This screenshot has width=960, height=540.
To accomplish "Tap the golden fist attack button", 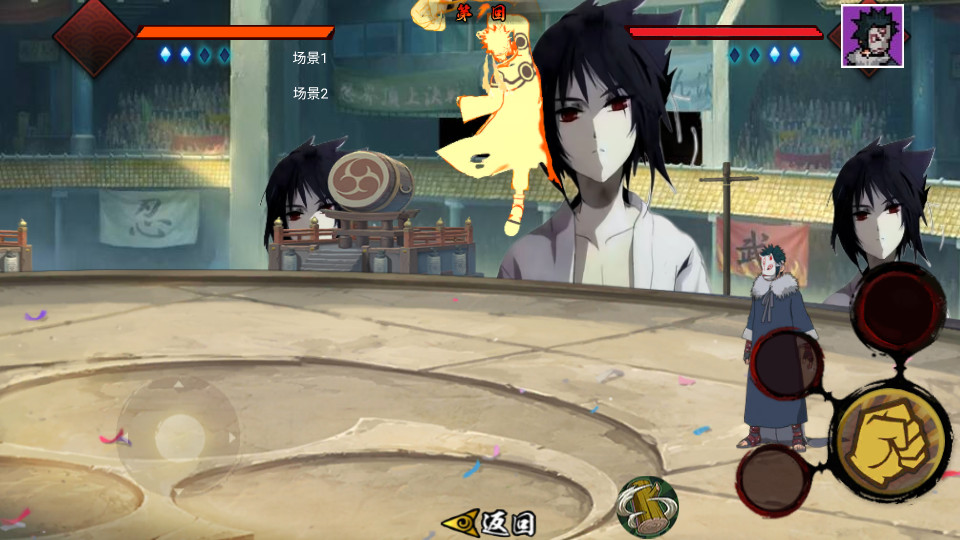I will point(889,440).
